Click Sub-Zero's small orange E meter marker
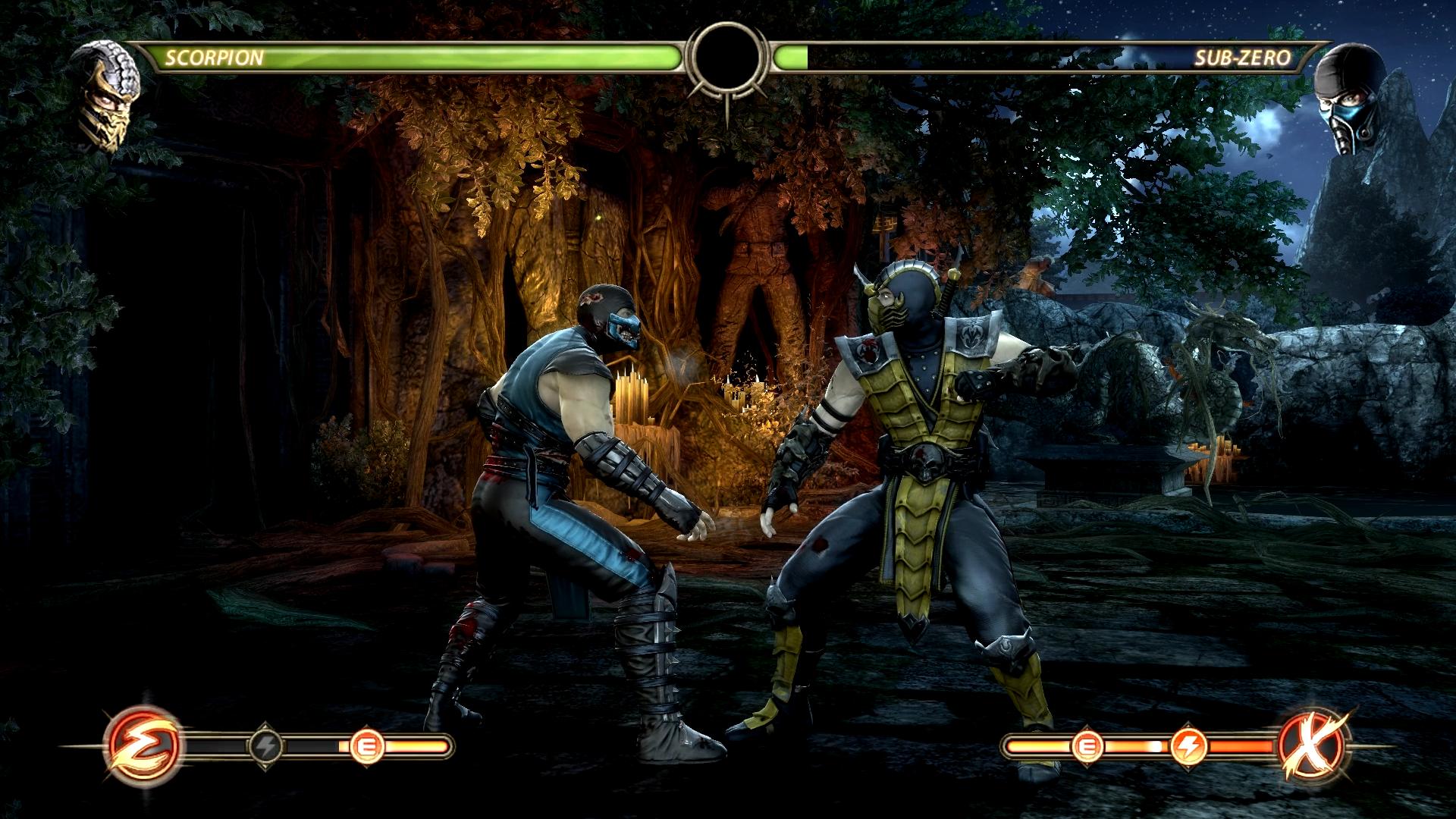Screen dimensions: 1456x819 pyautogui.click(x=1086, y=747)
